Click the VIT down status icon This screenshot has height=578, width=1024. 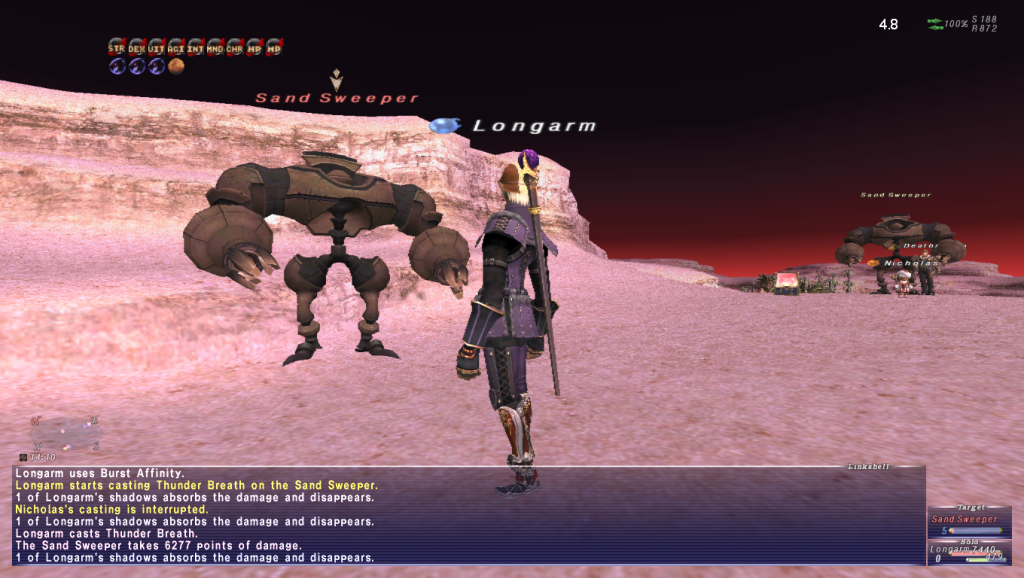tap(156, 47)
